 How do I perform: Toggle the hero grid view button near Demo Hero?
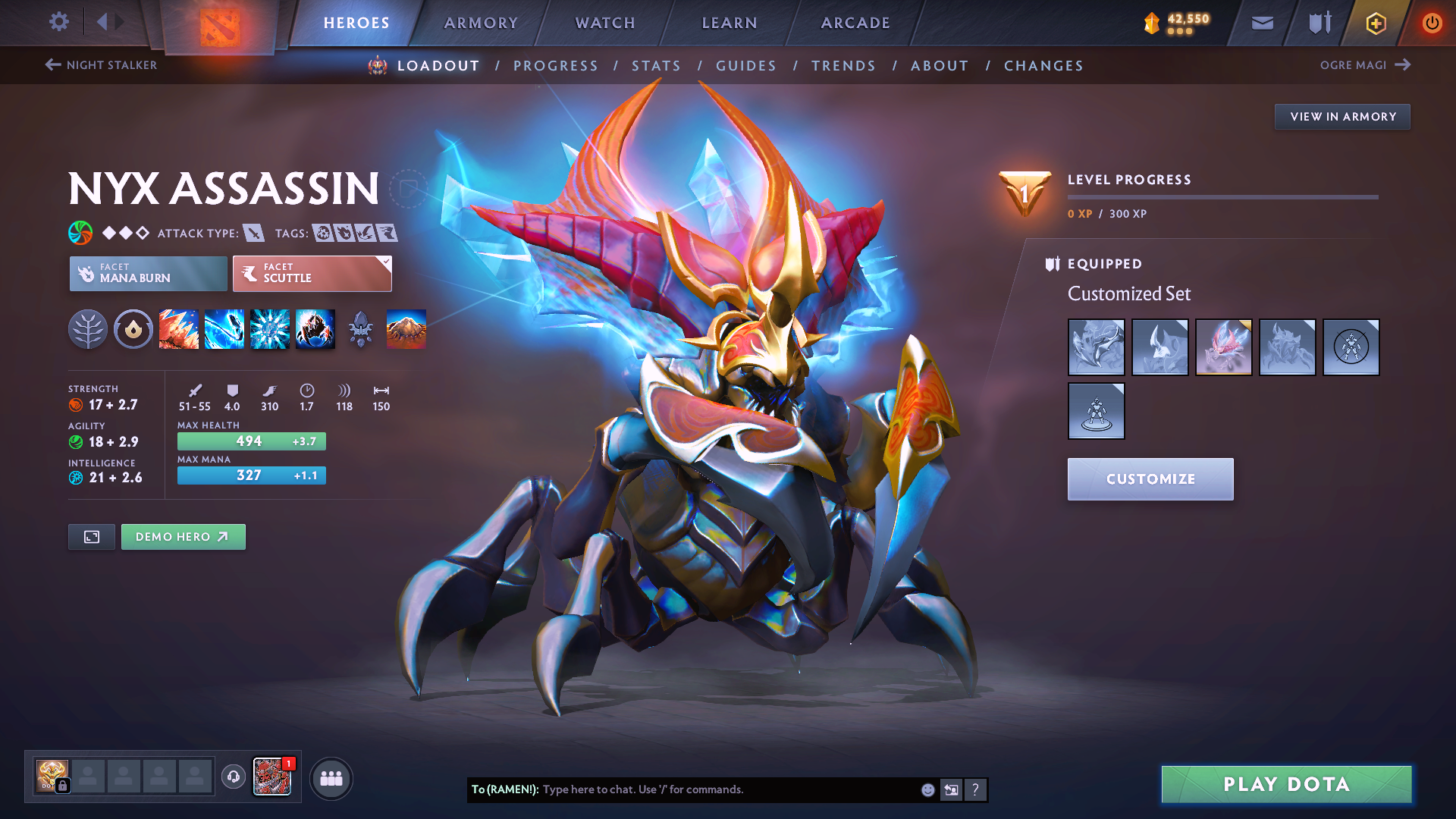click(91, 536)
